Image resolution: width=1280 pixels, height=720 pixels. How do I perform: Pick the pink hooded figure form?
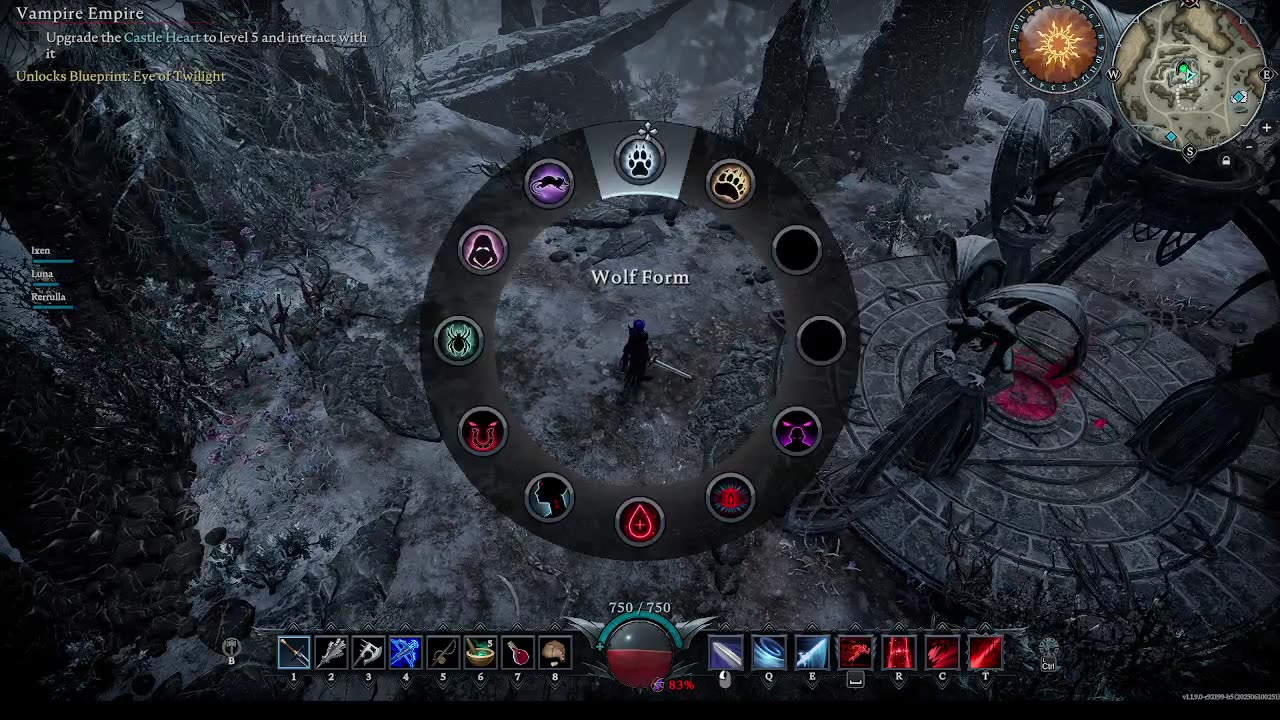pos(483,249)
